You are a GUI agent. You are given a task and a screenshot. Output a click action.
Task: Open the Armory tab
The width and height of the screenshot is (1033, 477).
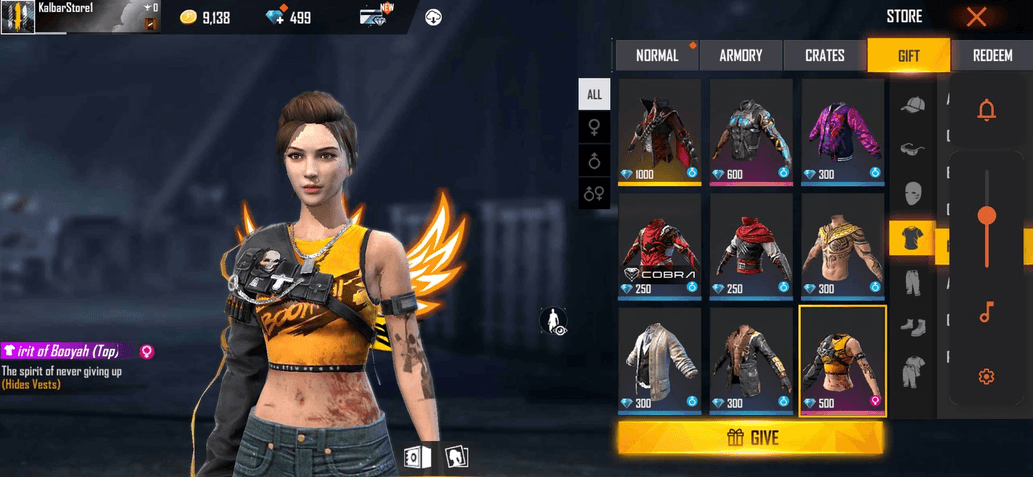(x=740, y=56)
